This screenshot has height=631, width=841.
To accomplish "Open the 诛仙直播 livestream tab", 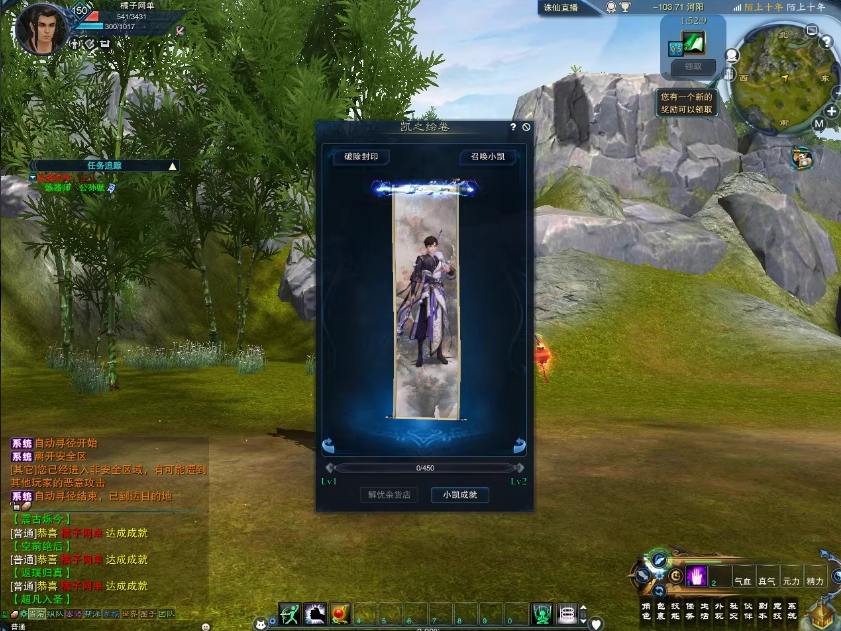I will tap(565, 7).
